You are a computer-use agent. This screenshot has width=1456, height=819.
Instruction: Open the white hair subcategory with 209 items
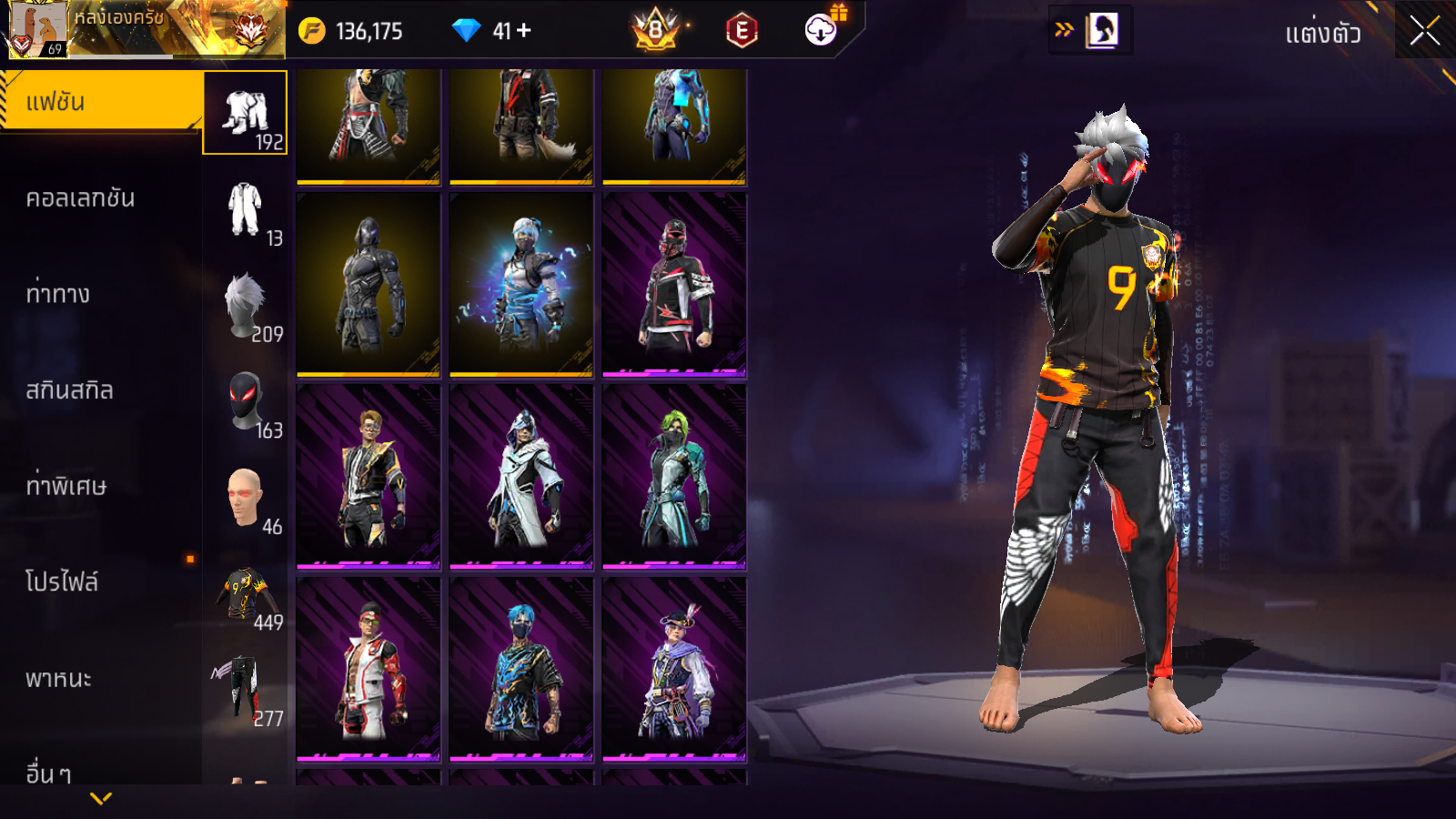coord(246,308)
